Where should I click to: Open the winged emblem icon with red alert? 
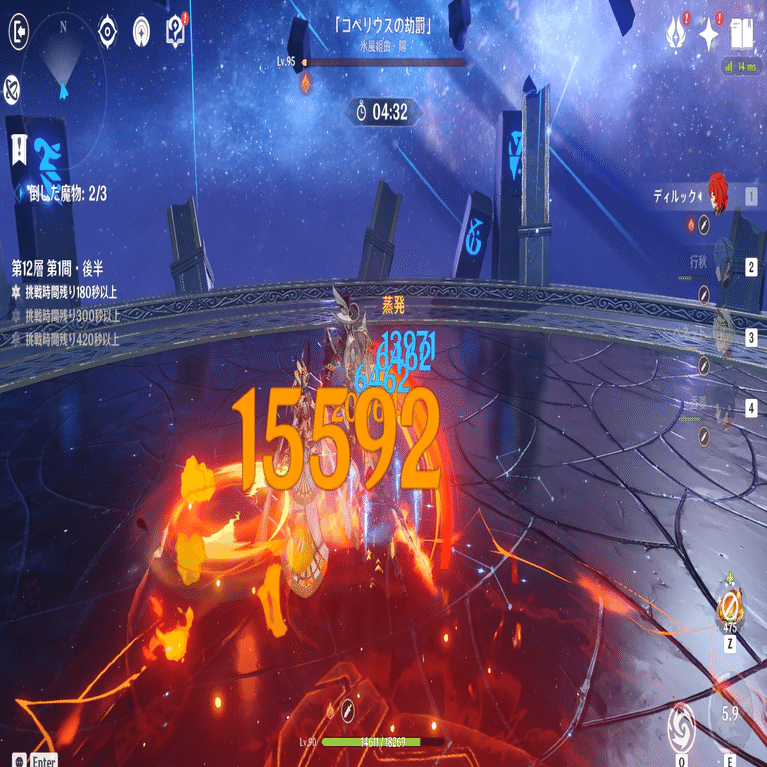[675, 35]
